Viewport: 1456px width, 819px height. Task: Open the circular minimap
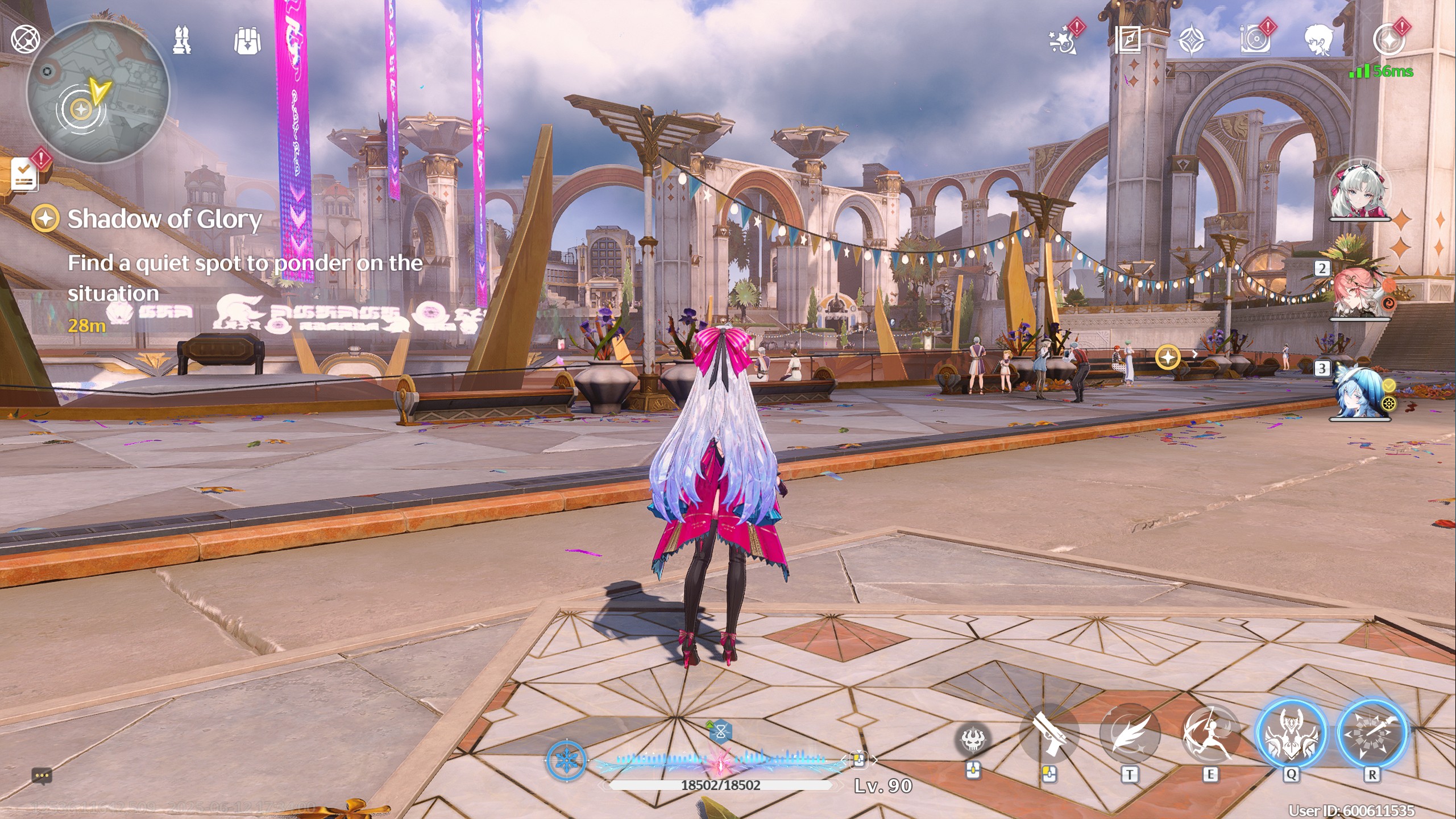pyautogui.click(x=98, y=92)
